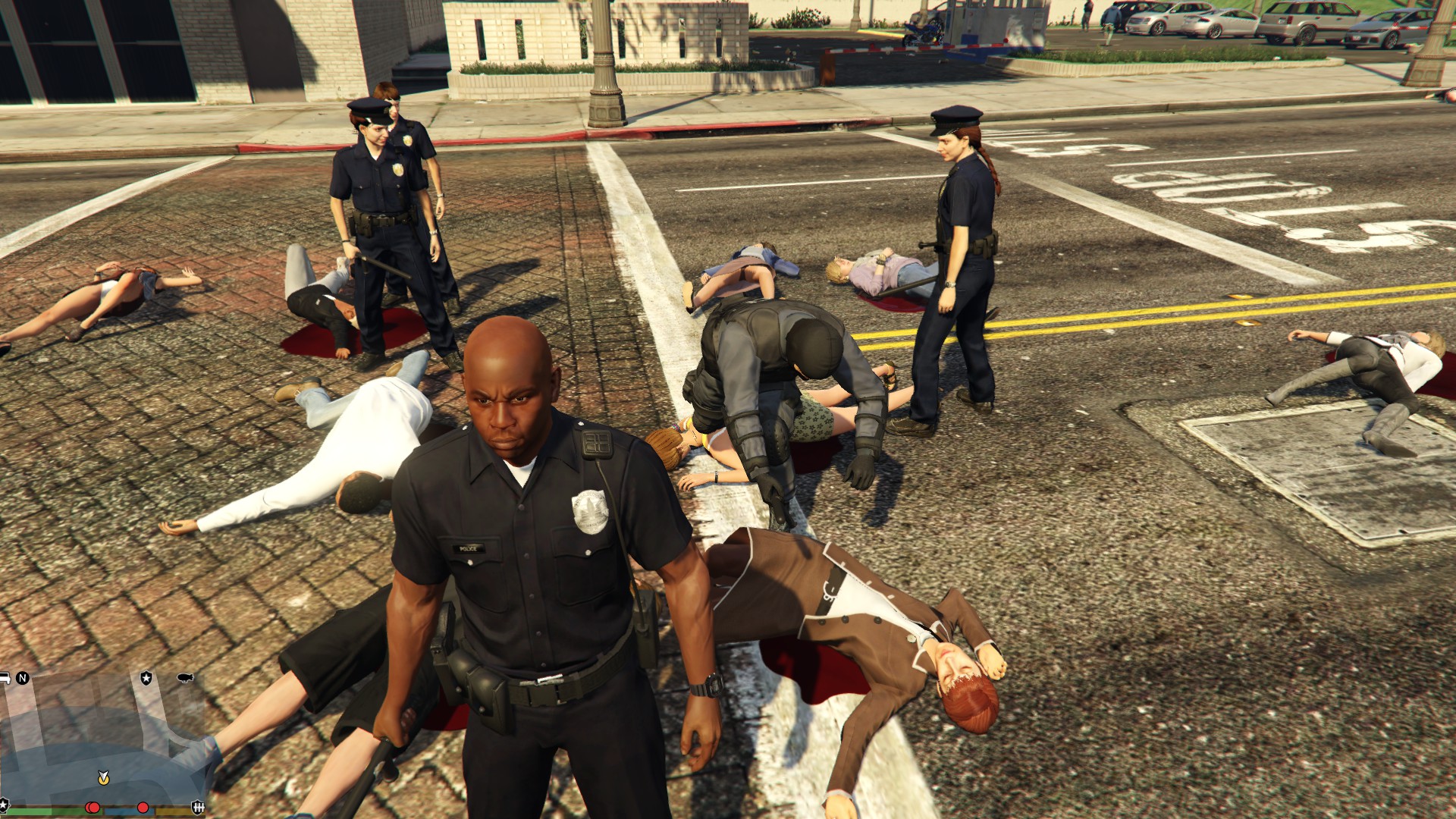Click the police station star-shield blip
Viewport: 1456px width, 819px height.
coord(146,677)
